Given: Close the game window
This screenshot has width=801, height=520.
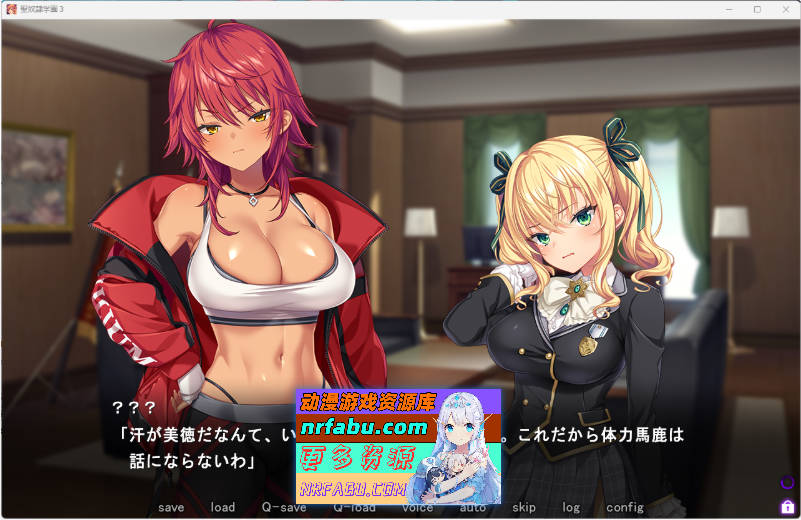Looking at the screenshot, I should 785,9.
